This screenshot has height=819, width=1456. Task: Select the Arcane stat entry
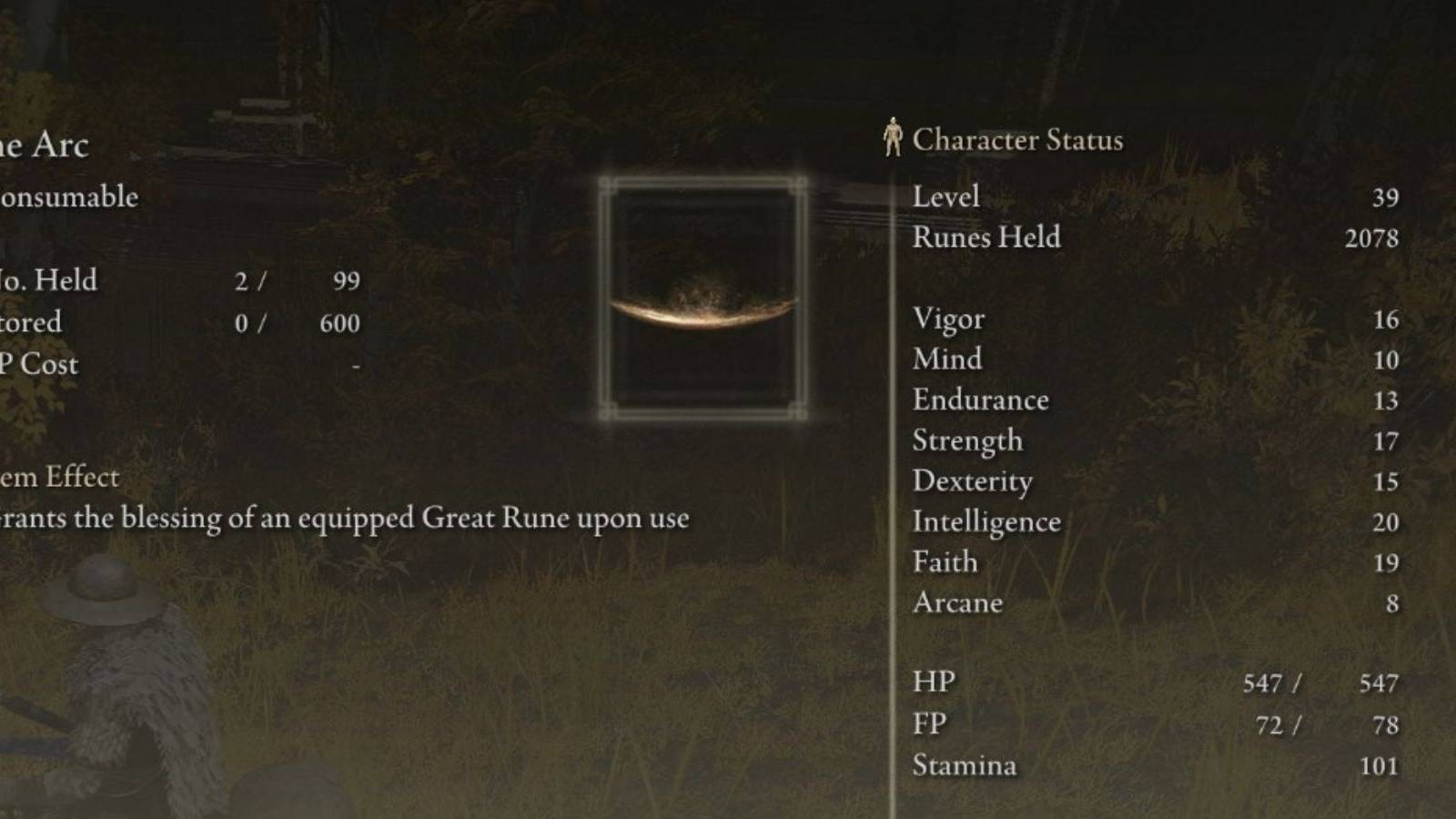955,602
